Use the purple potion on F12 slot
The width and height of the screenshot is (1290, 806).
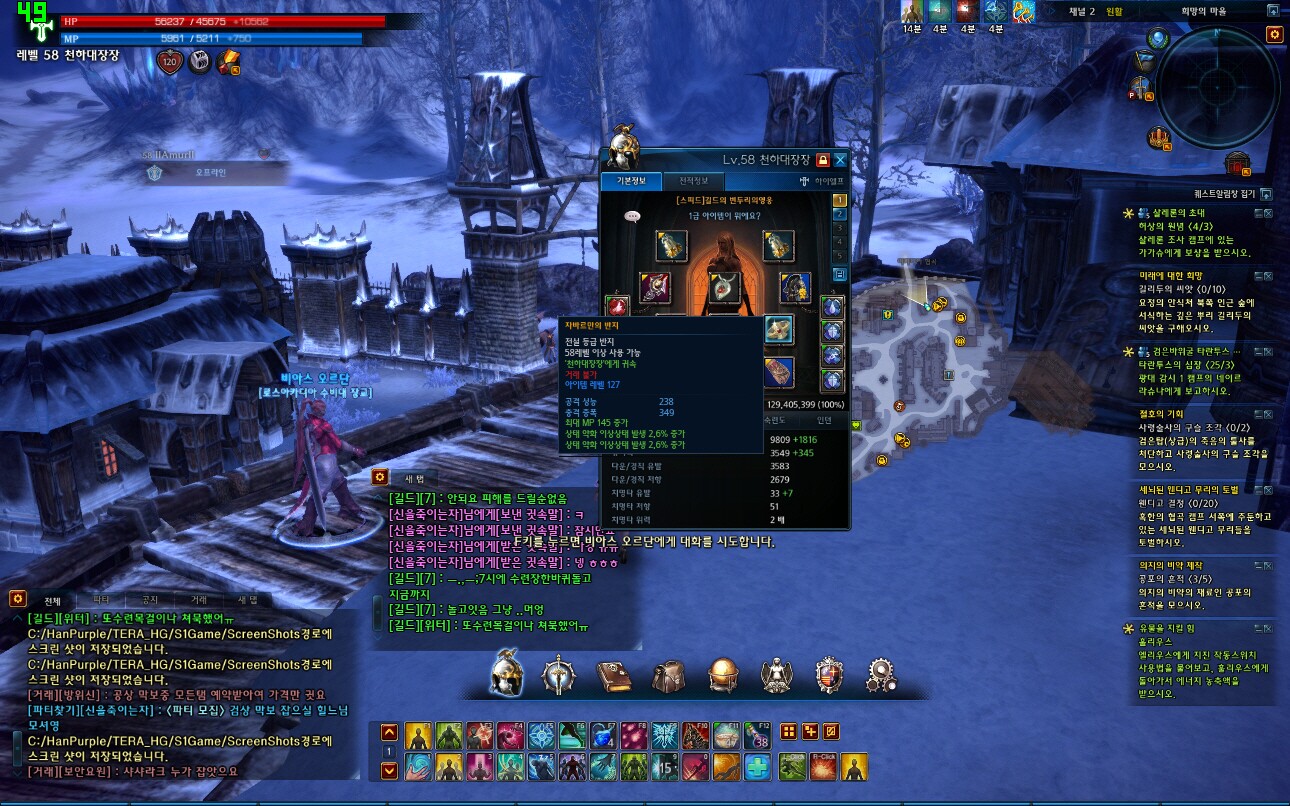click(760, 736)
